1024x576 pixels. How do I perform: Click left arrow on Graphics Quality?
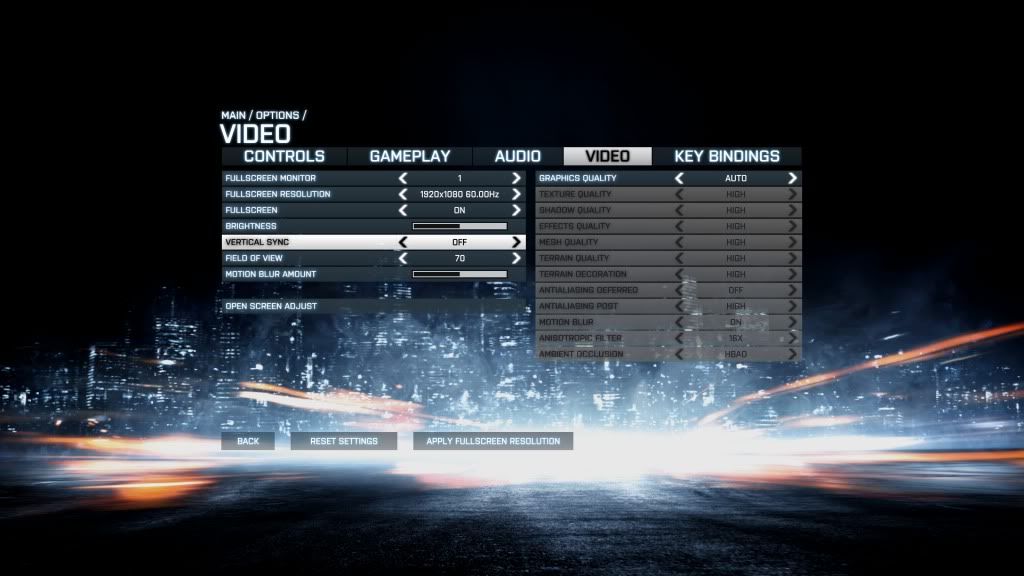tap(680, 178)
